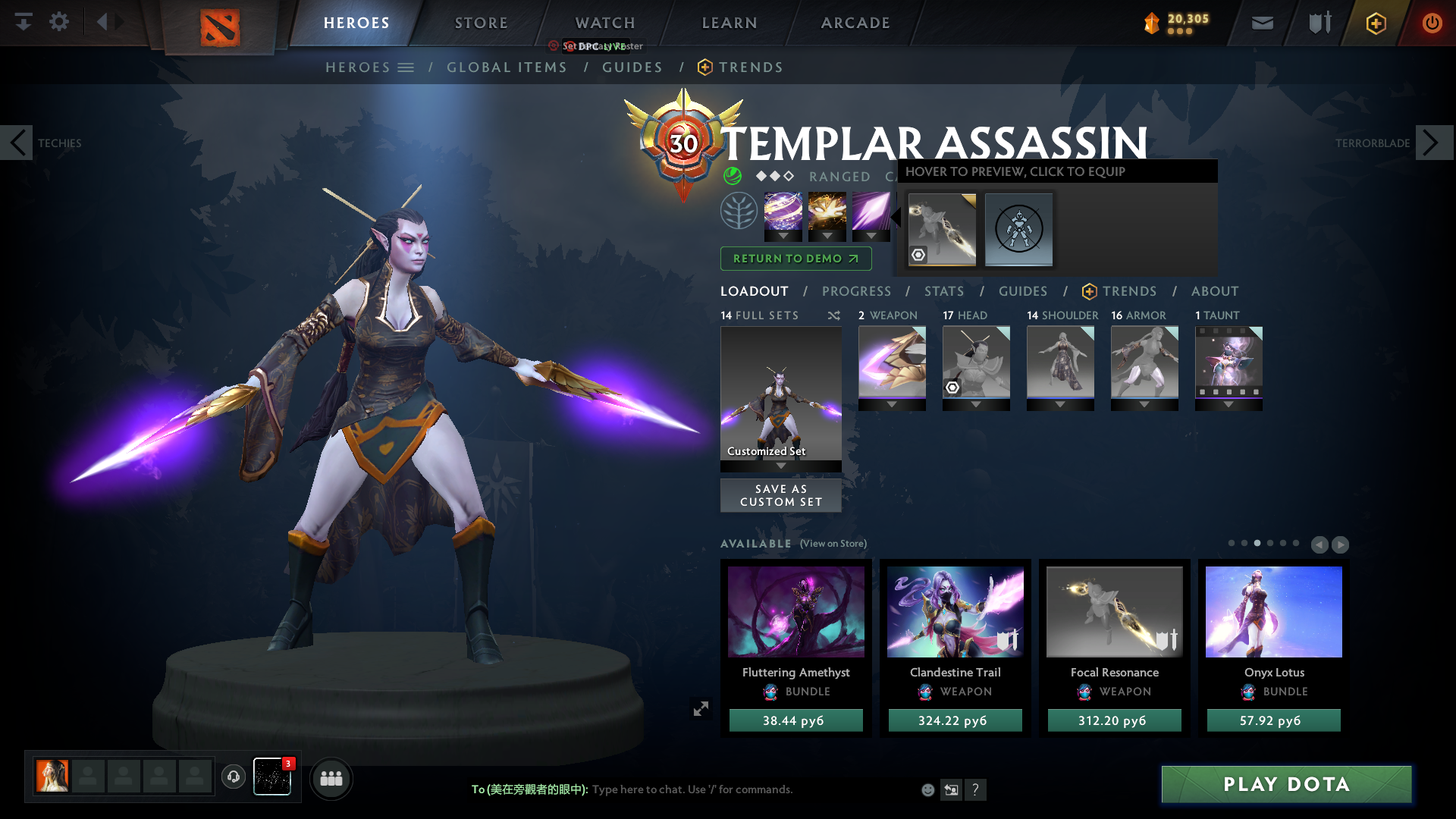Click the friends group icon near the party slots

point(331,778)
